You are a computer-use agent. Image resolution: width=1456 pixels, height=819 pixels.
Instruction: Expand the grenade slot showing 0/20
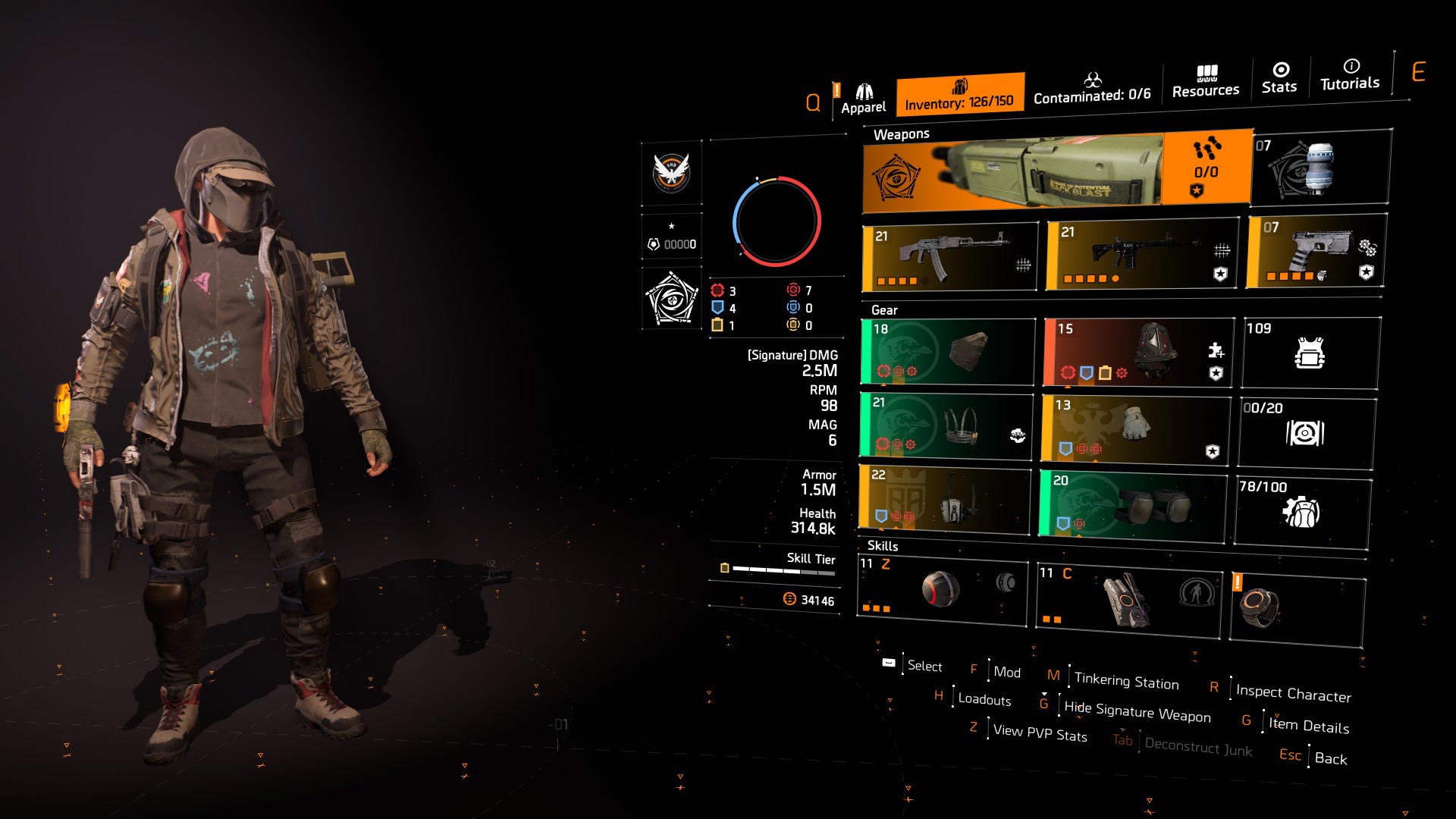tap(1307, 432)
